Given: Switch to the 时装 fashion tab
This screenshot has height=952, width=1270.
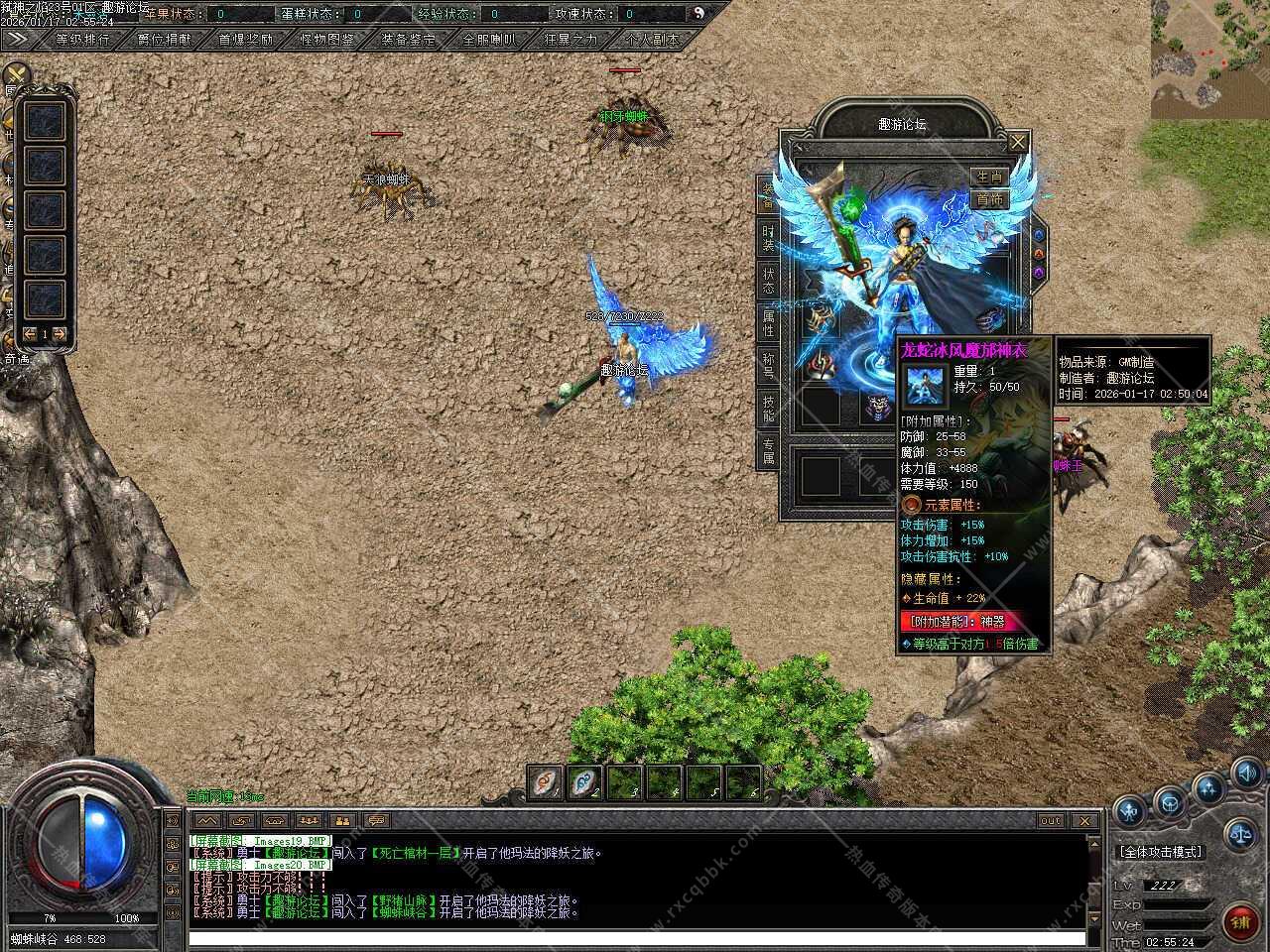Looking at the screenshot, I should click(768, 238).
